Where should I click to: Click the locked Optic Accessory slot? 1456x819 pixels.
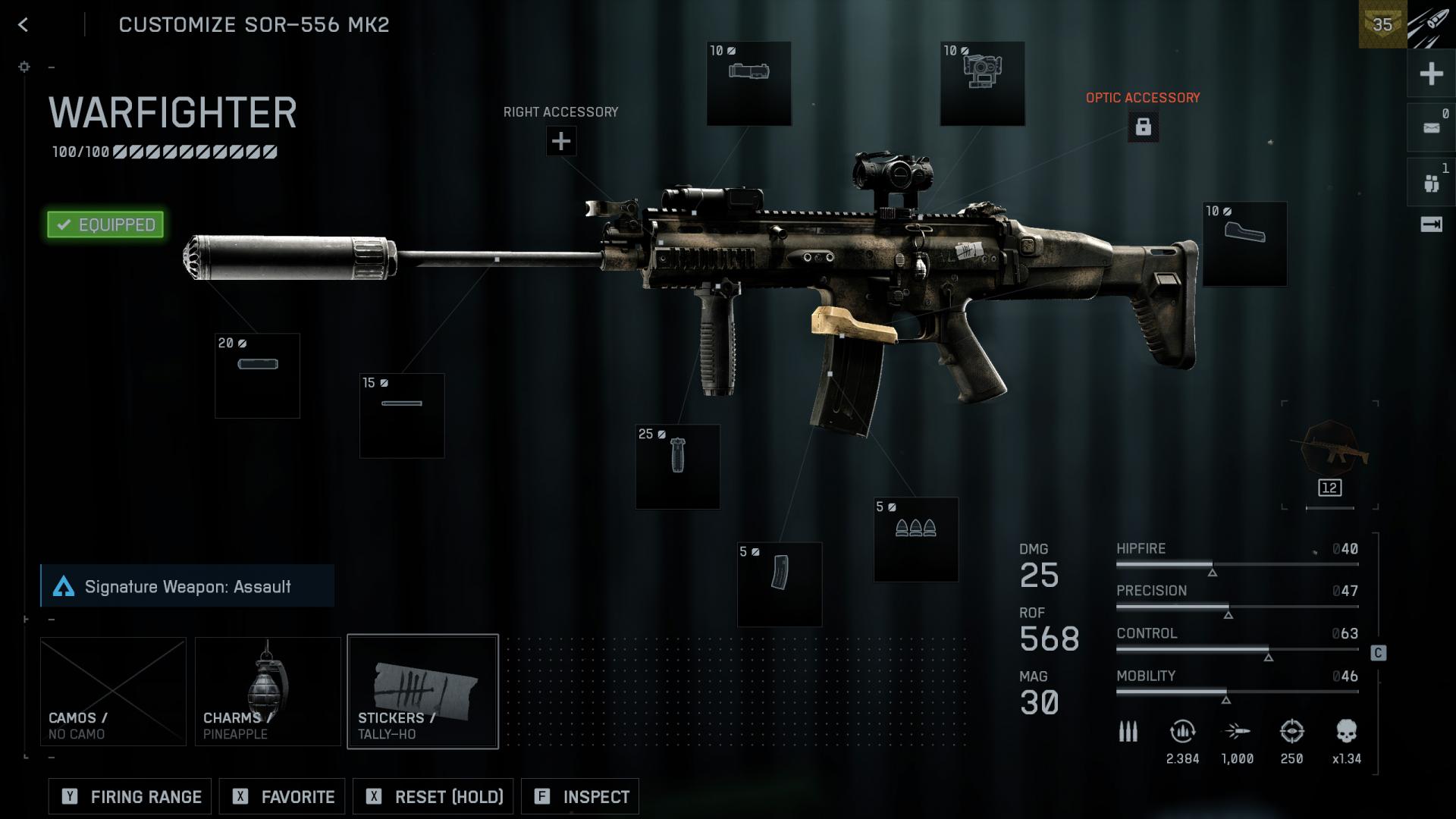click(x=1143, y=127)
